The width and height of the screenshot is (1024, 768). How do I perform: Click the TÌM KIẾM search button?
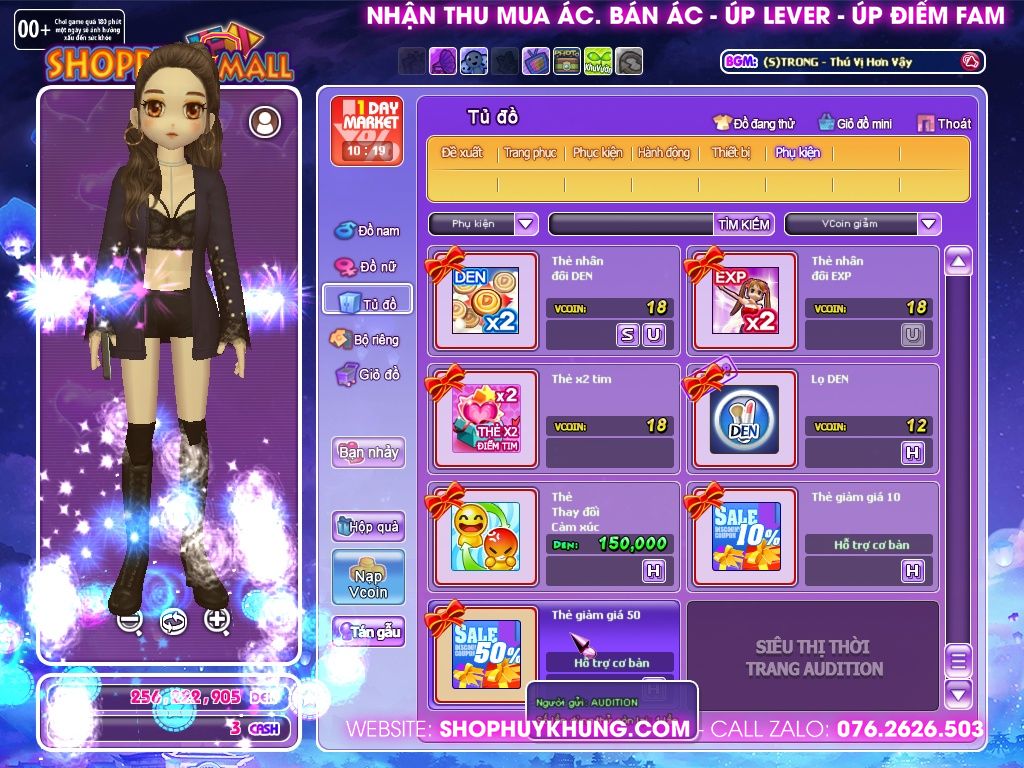click(x=743, y=224)
